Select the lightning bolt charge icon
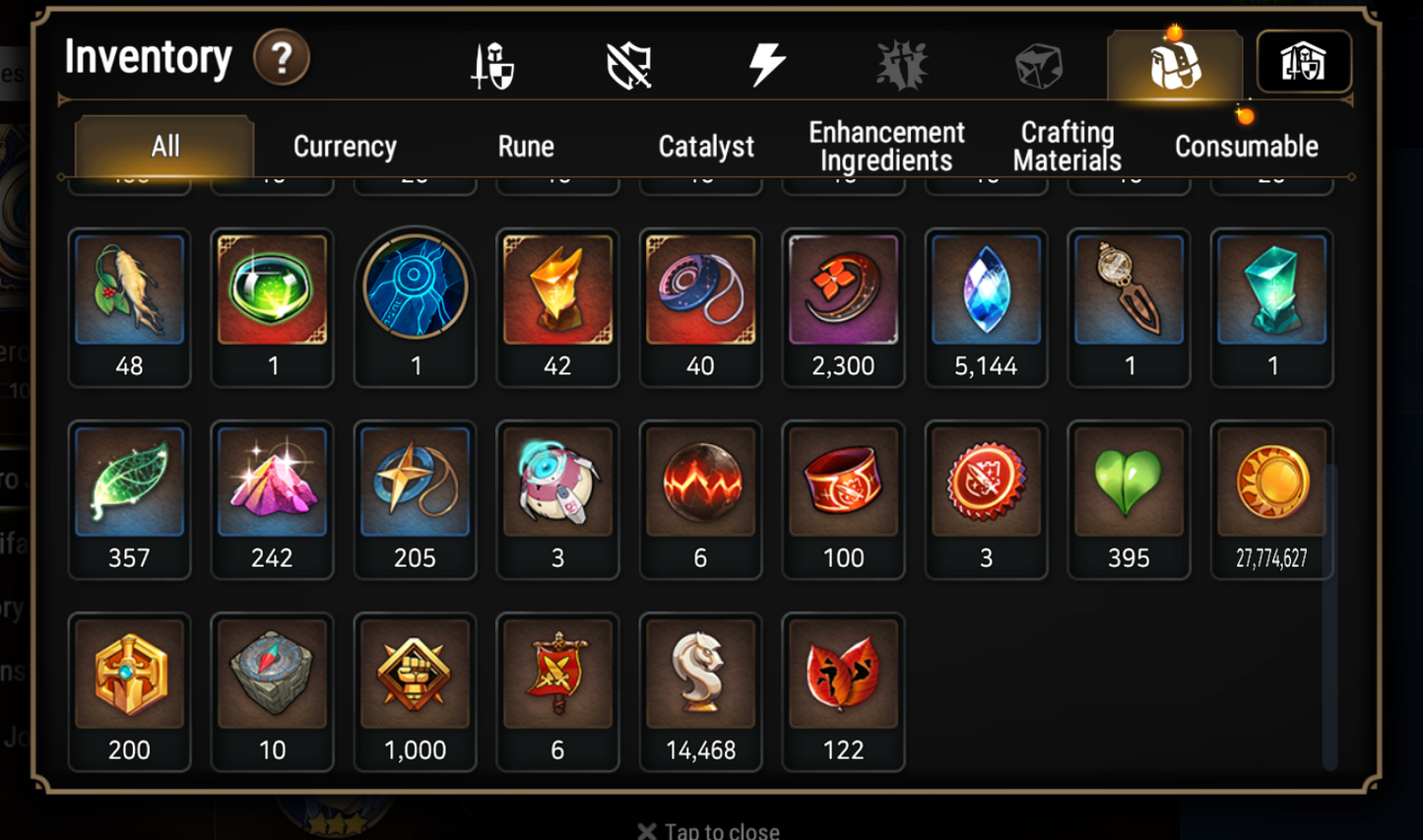The height and width of the screenshot is (840, 1423). 765,62
